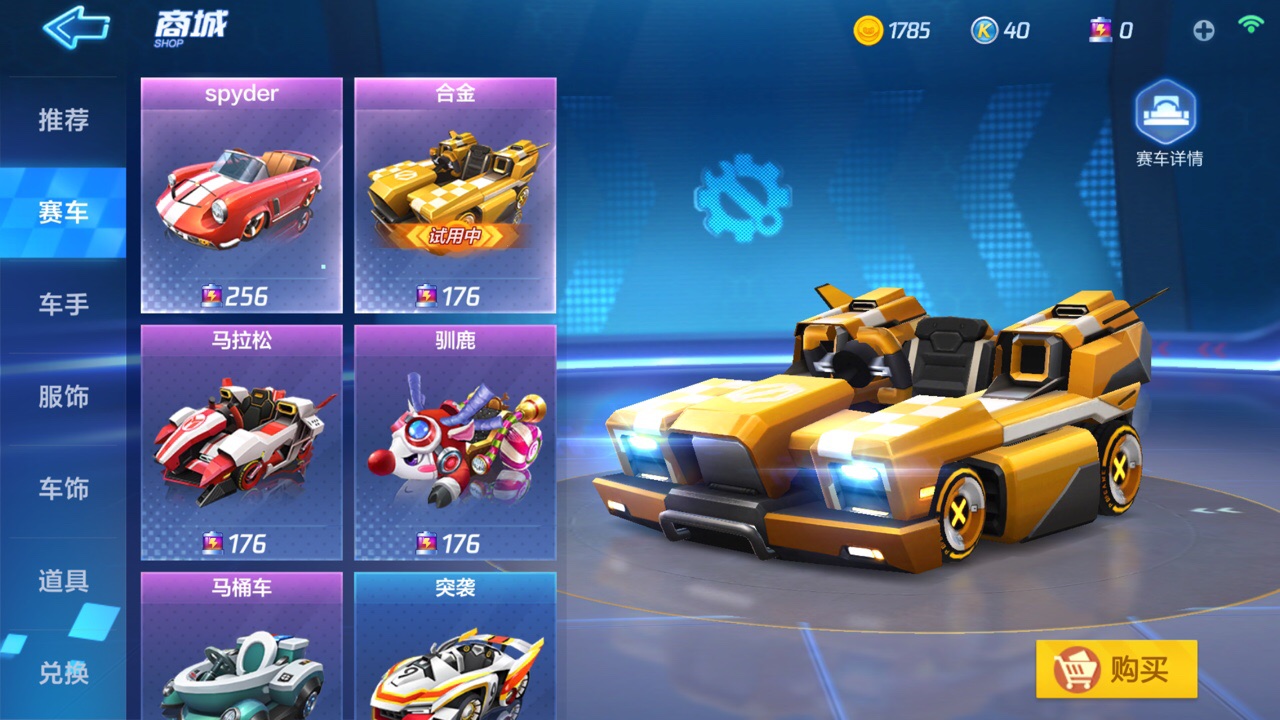Image resolution: width=1280 pixels, height=720 pixels.
Task: Switch to the 推荐 category tab
Action: click(63, 121)
